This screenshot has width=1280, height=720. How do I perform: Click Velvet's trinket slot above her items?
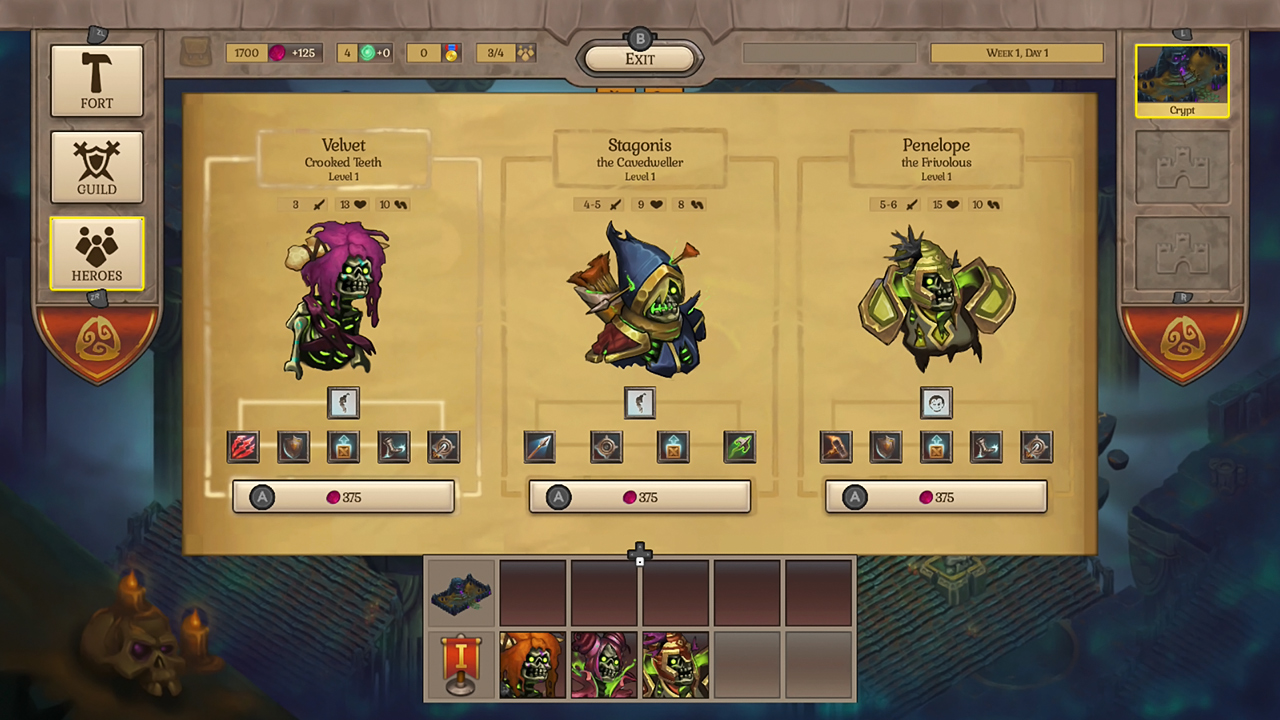[x=343, y=402]
